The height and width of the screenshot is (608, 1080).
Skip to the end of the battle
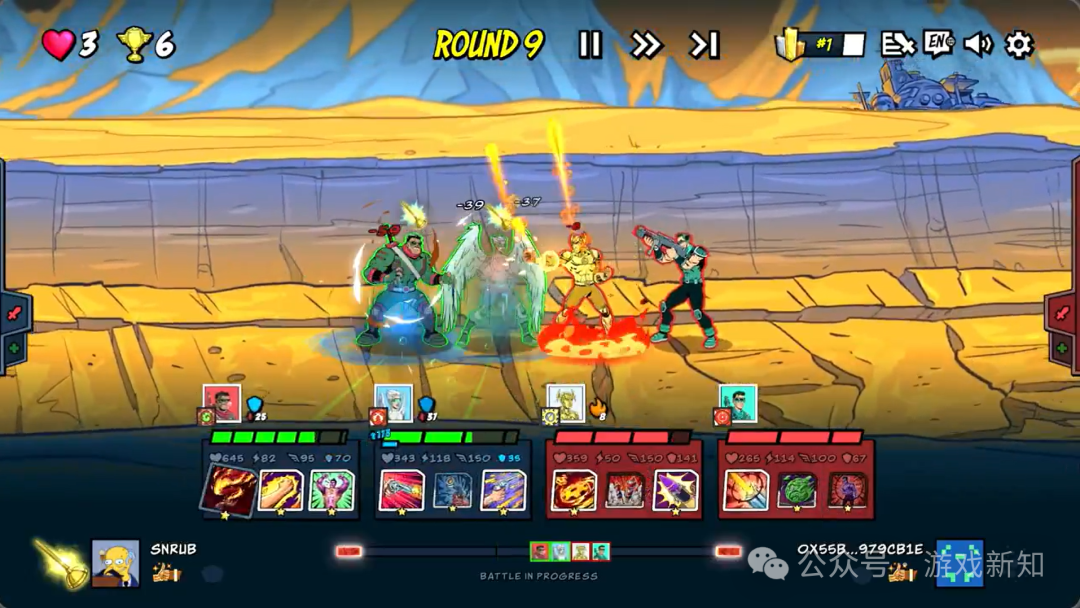(704, 45)
